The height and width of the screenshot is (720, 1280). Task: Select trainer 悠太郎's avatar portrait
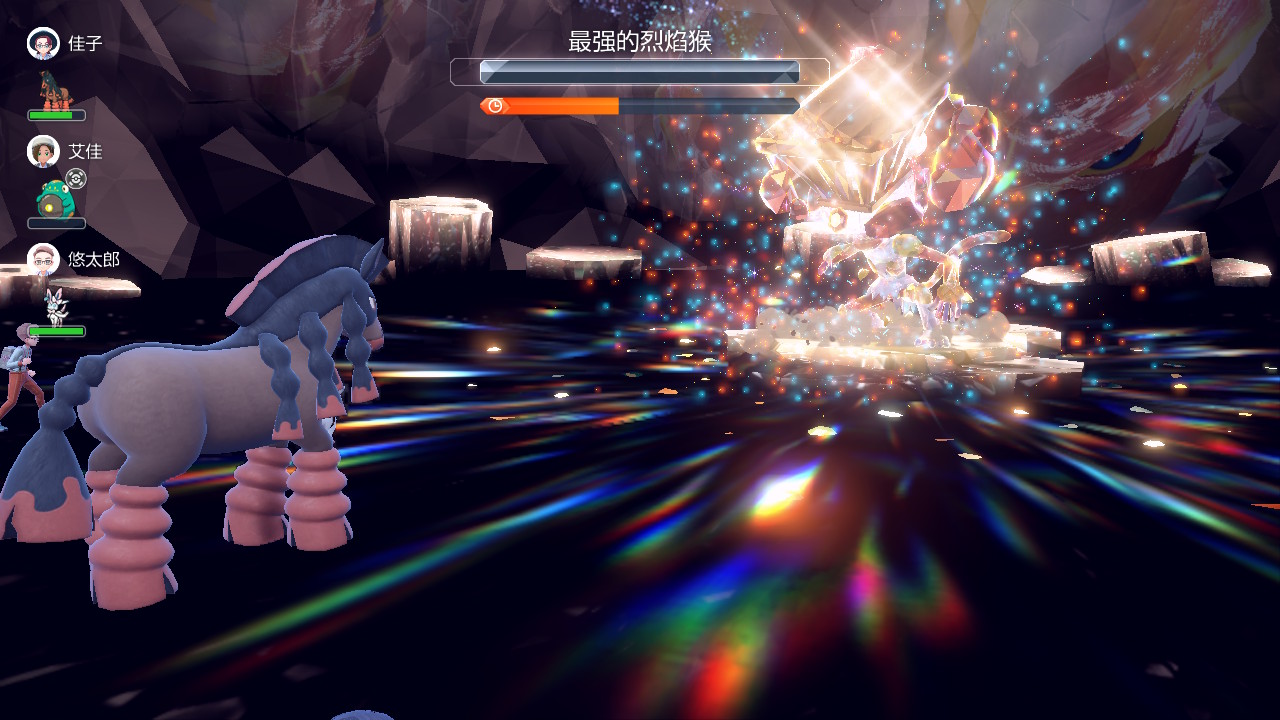click(43, 260)
